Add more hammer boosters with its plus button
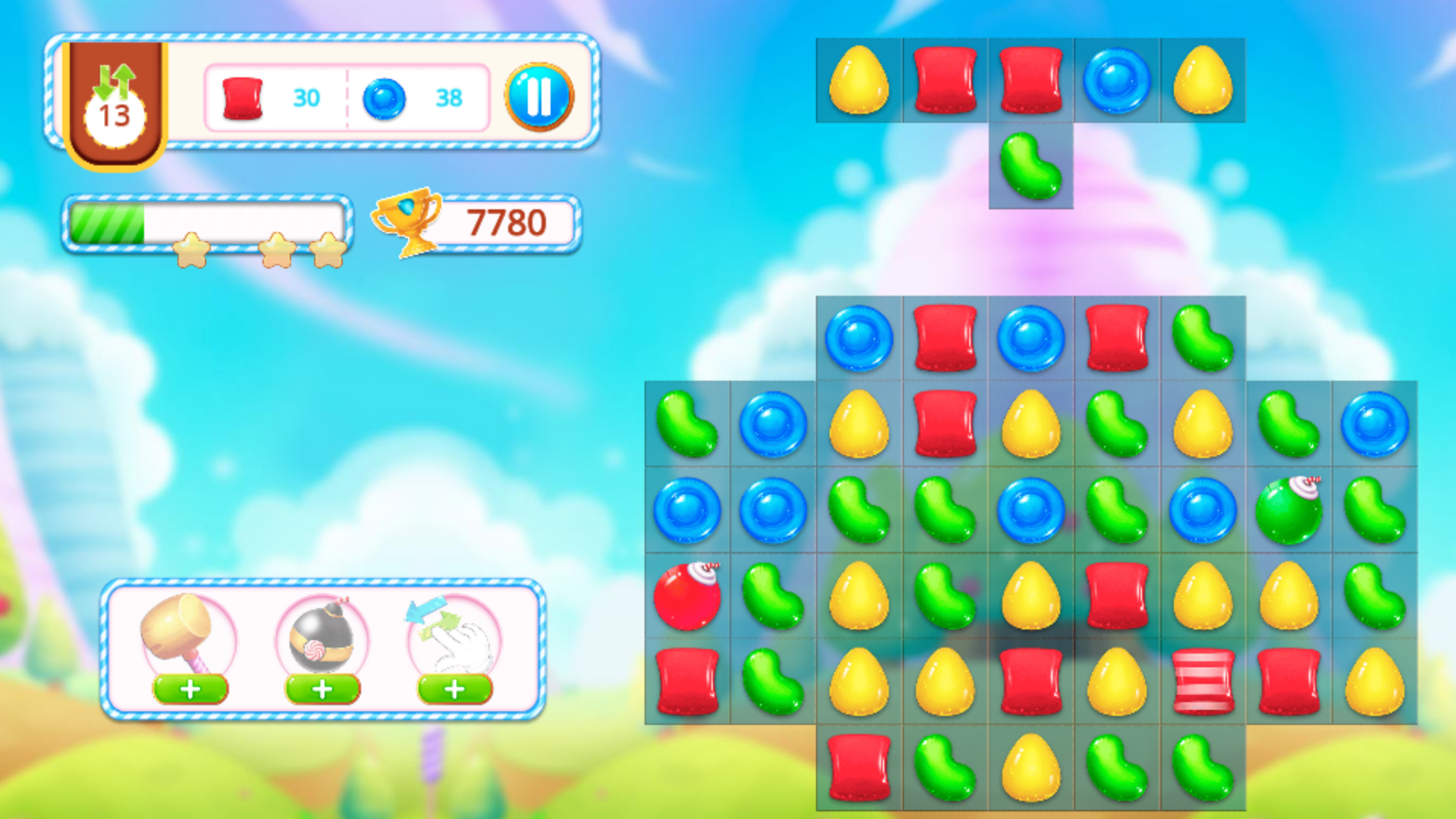The width and height of the screenshot is (1456, 819). pos(190,690)
